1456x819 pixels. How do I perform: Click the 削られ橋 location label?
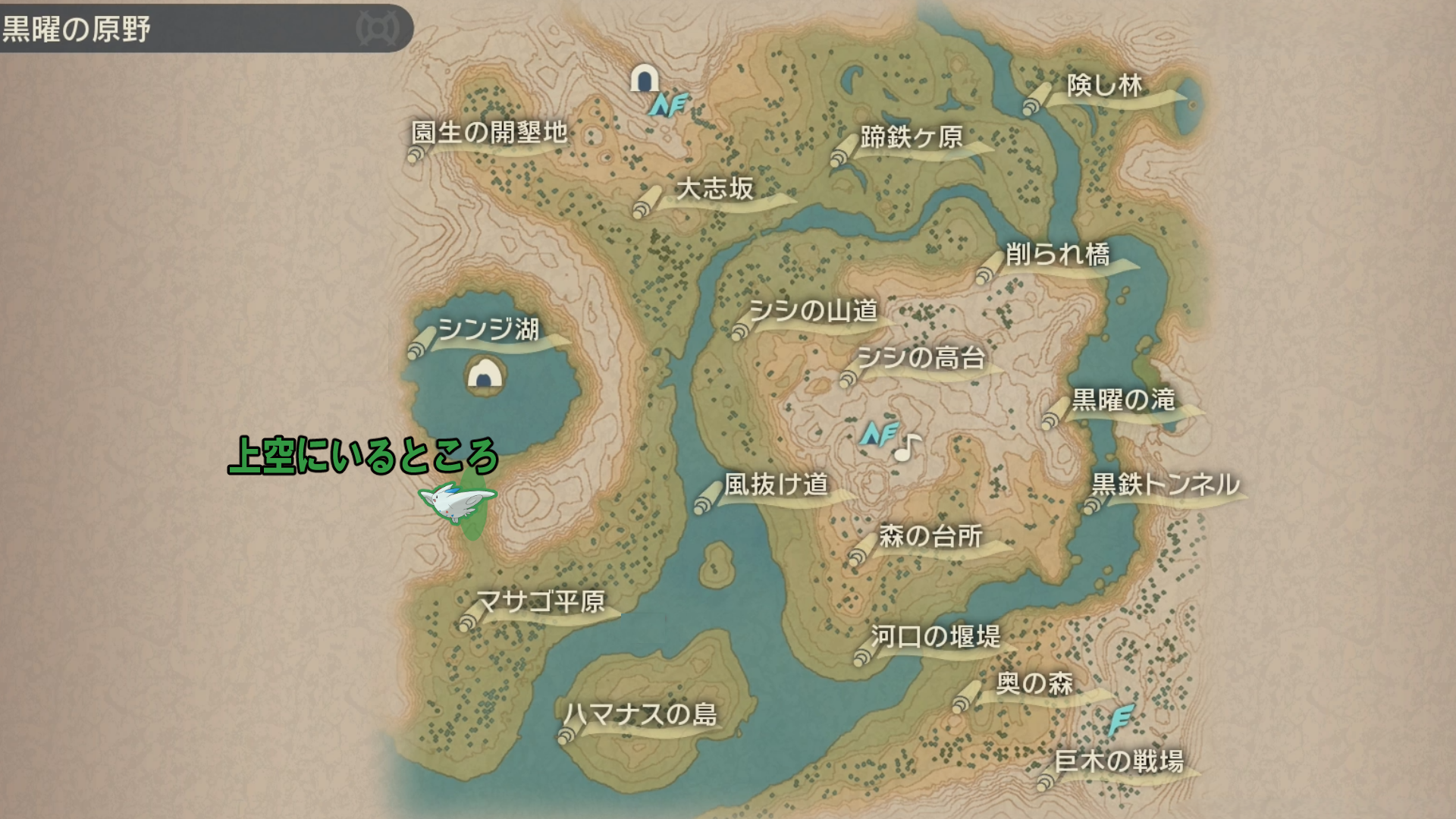(x=1057, y=254)
